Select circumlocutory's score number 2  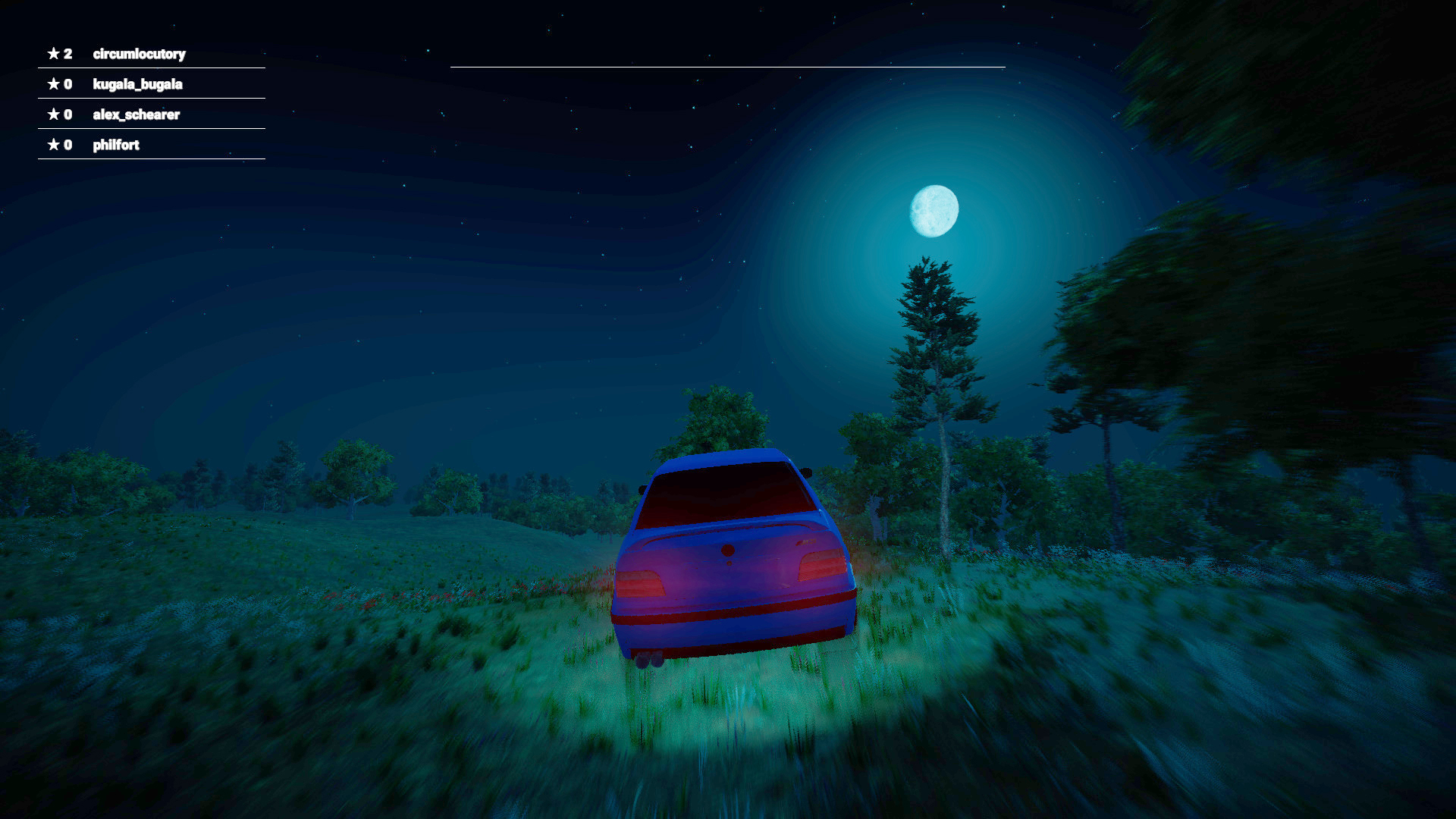[x=67, y=54]
